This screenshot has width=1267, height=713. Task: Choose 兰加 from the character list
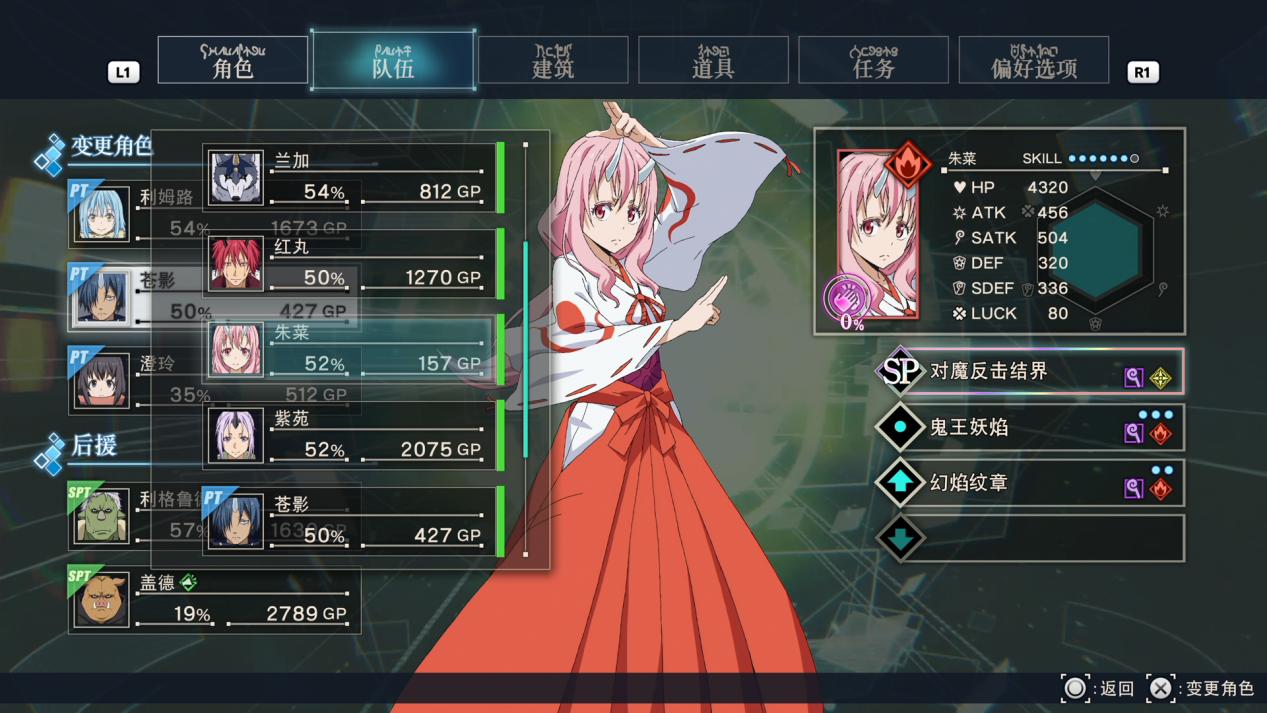tap(350, 178)
